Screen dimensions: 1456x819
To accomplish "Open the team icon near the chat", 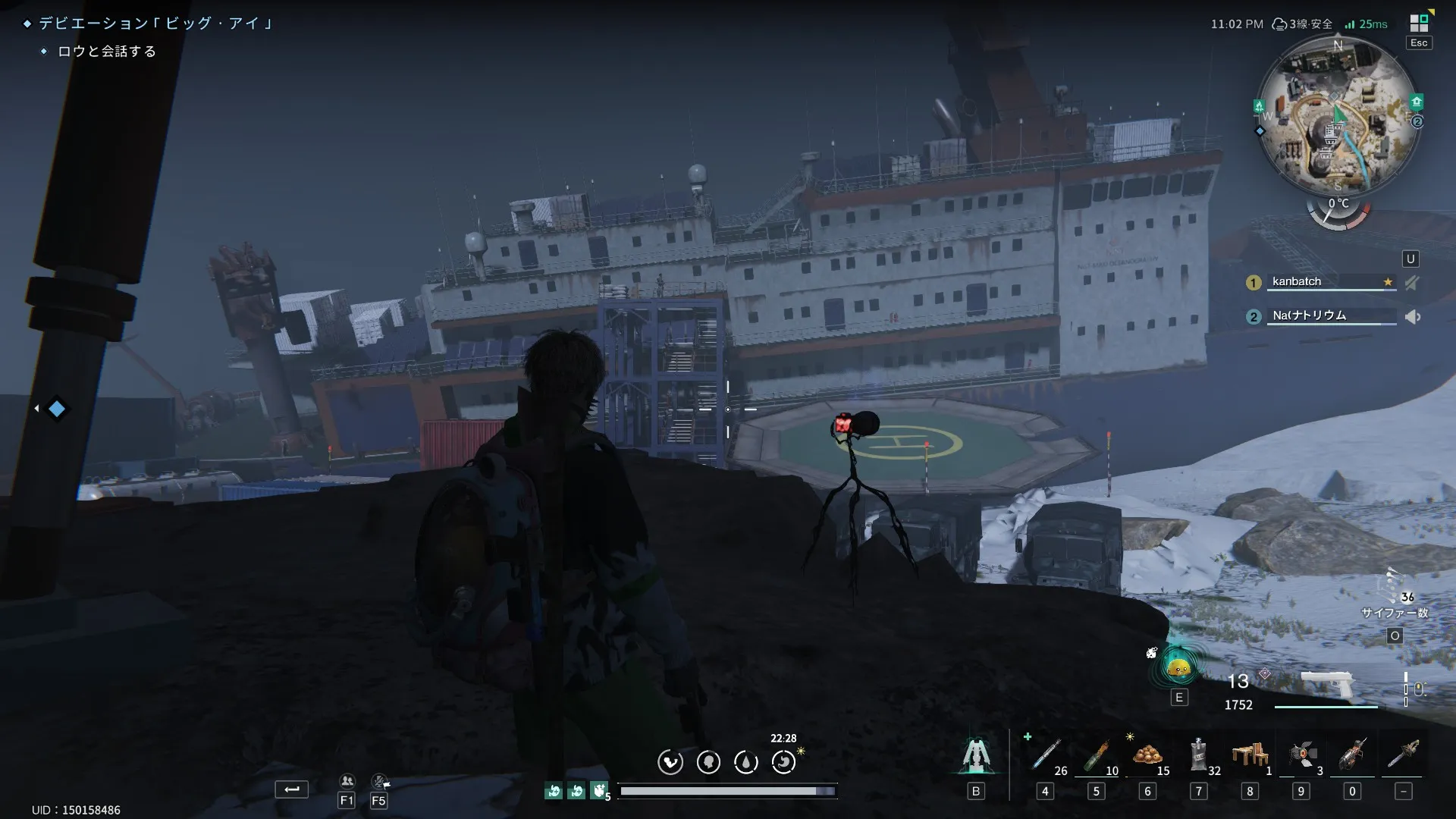I will click(347, 781).
